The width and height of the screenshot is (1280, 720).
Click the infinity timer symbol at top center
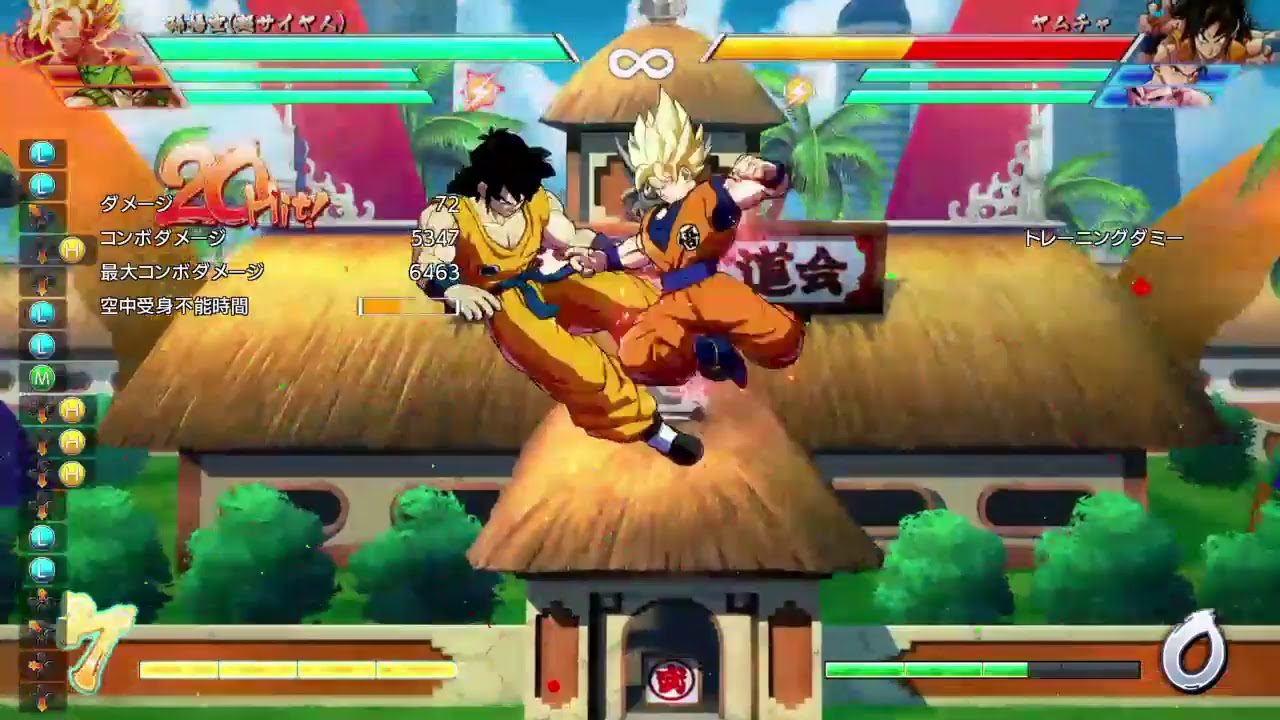pyautogui.click(x=640, y=62)
